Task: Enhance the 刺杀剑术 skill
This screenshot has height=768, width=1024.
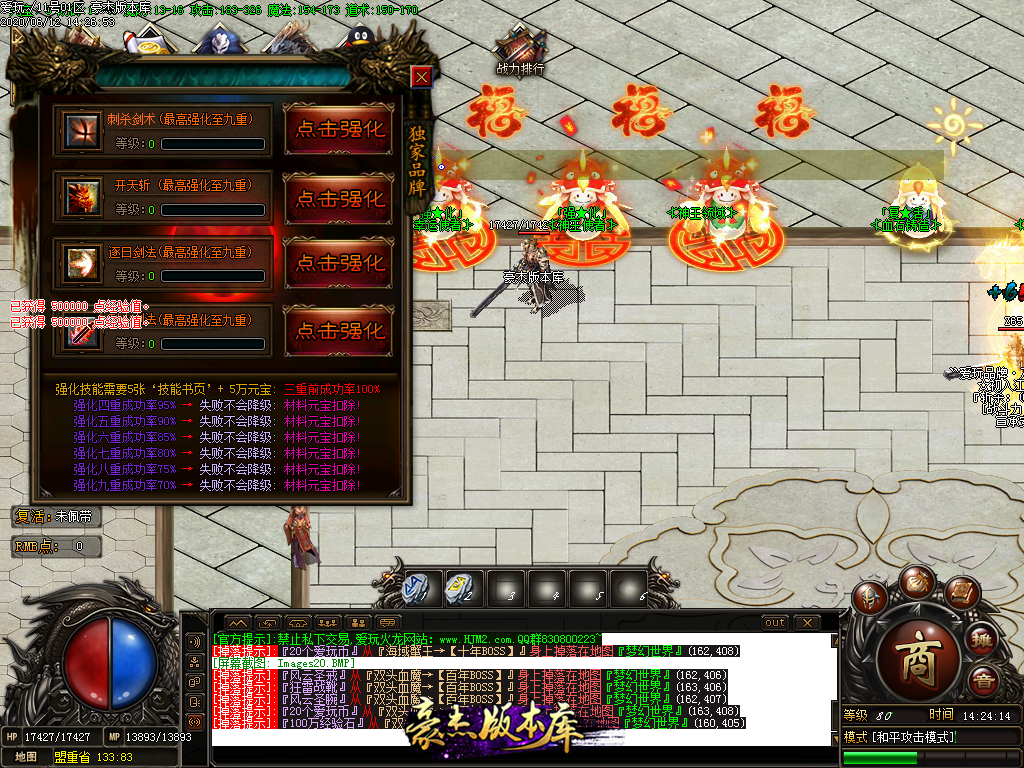Action: tap(339, 129)
